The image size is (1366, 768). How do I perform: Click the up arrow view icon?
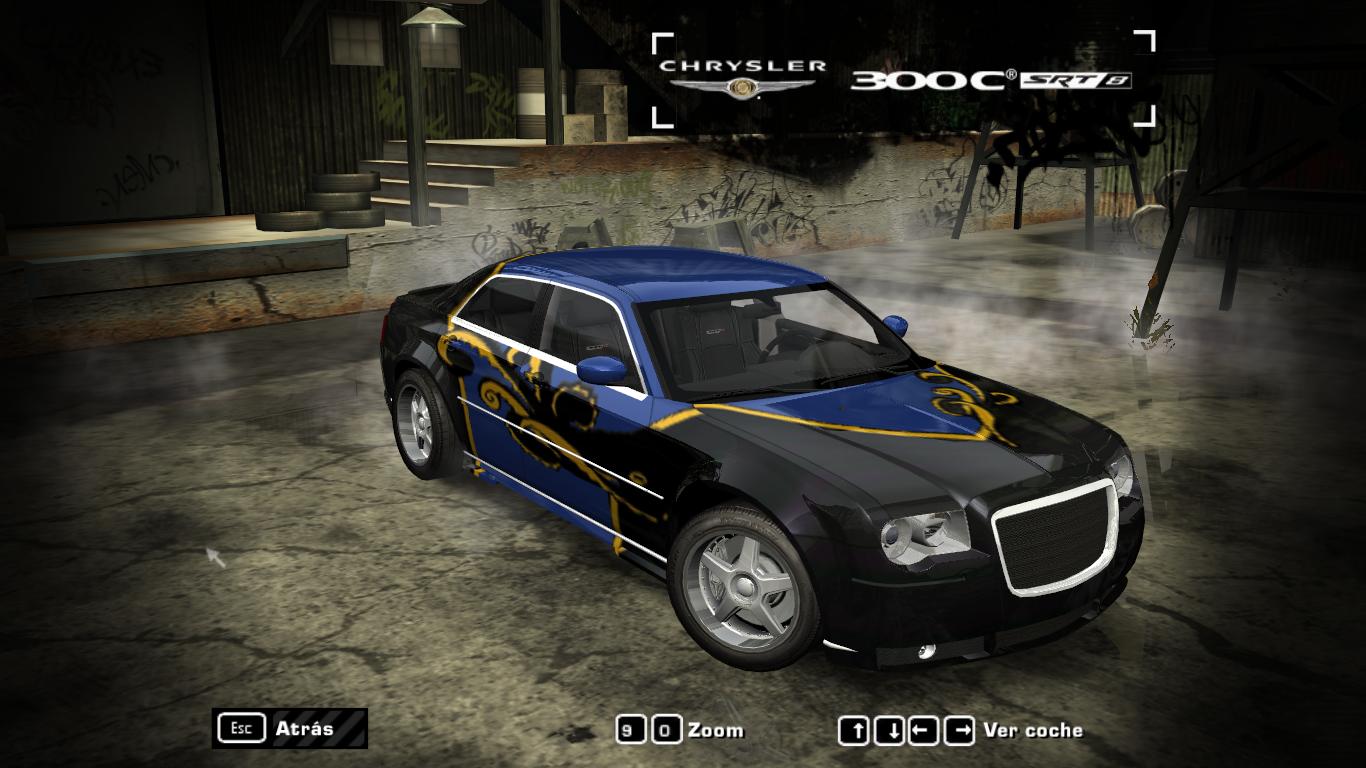(x=855, y=729)
